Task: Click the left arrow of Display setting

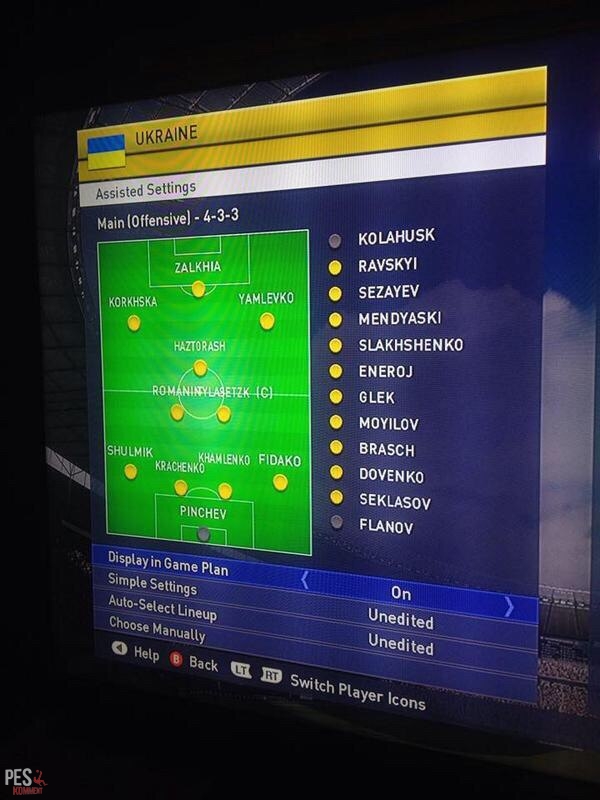Action: (305, 579)
